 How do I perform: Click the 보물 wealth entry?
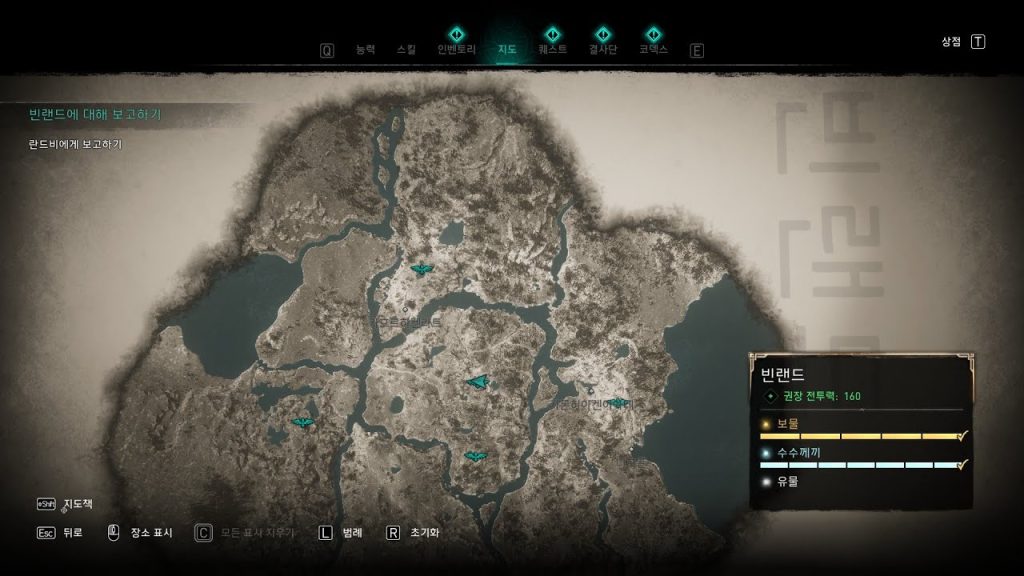(x=788, y=423)
